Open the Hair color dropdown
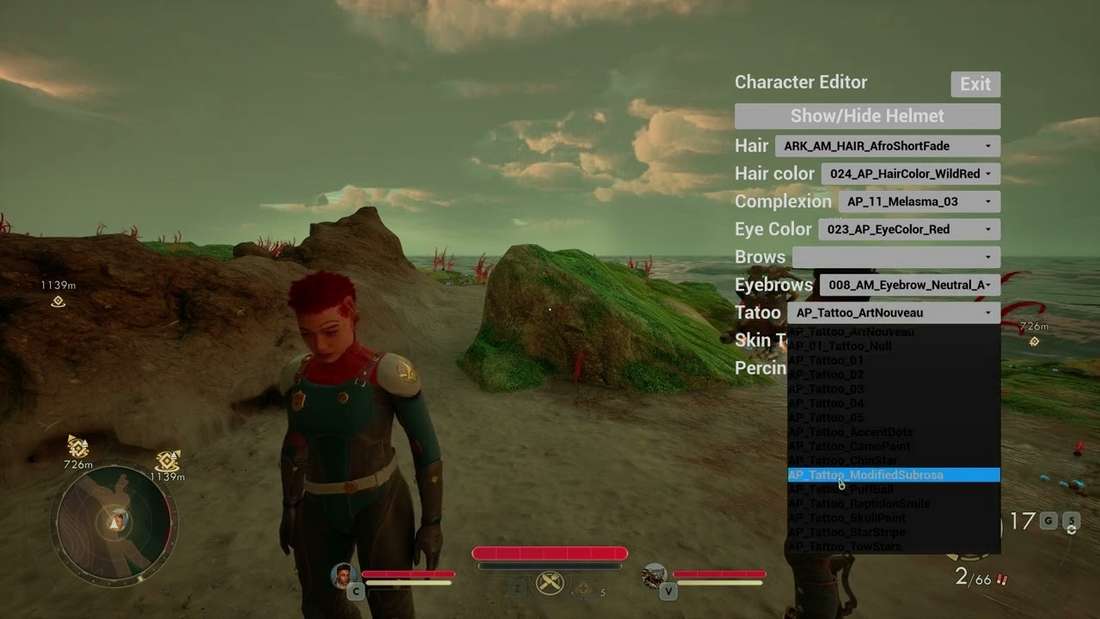1100x619 pixels. pos(910,174)
